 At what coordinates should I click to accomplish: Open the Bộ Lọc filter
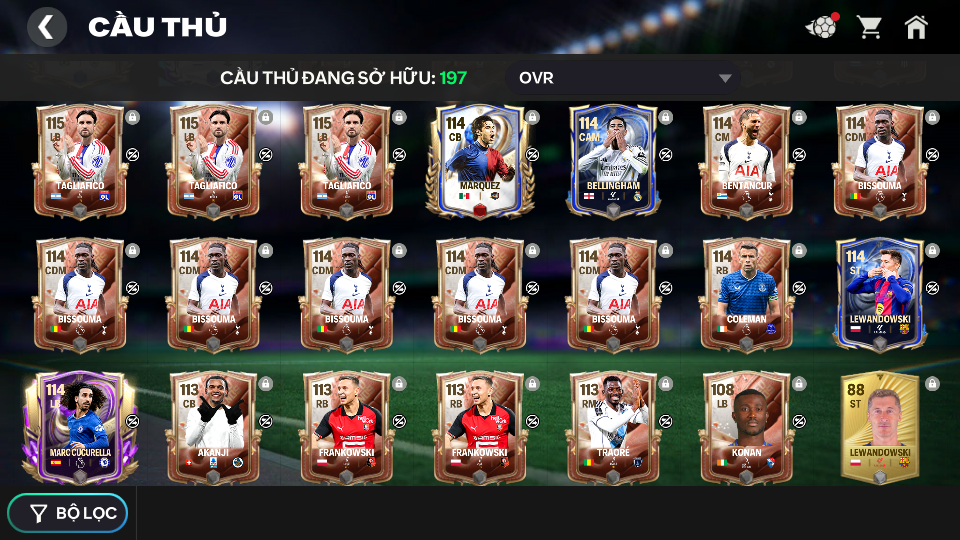pos(68,513)
